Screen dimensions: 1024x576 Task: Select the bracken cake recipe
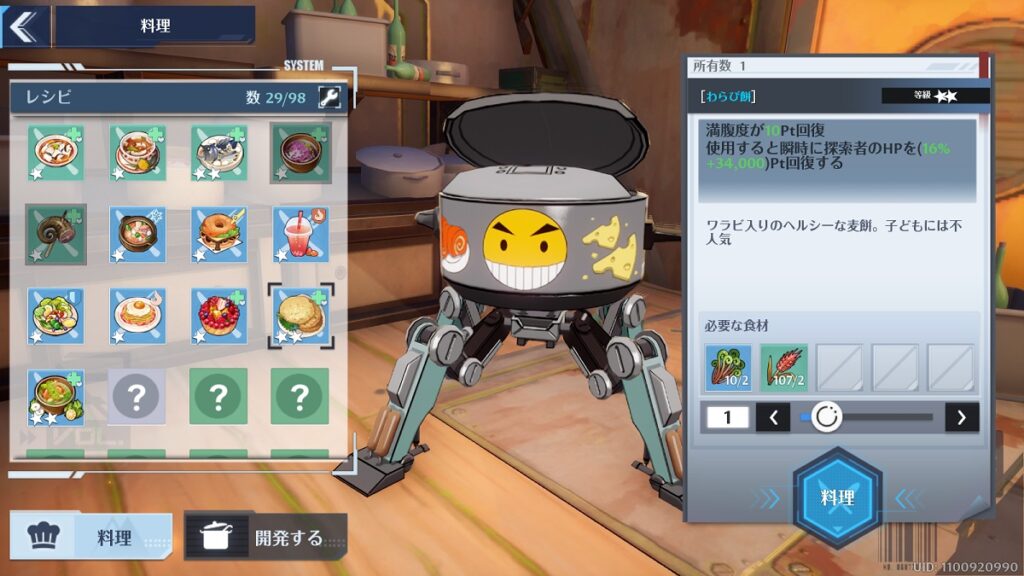coord(299,315)
